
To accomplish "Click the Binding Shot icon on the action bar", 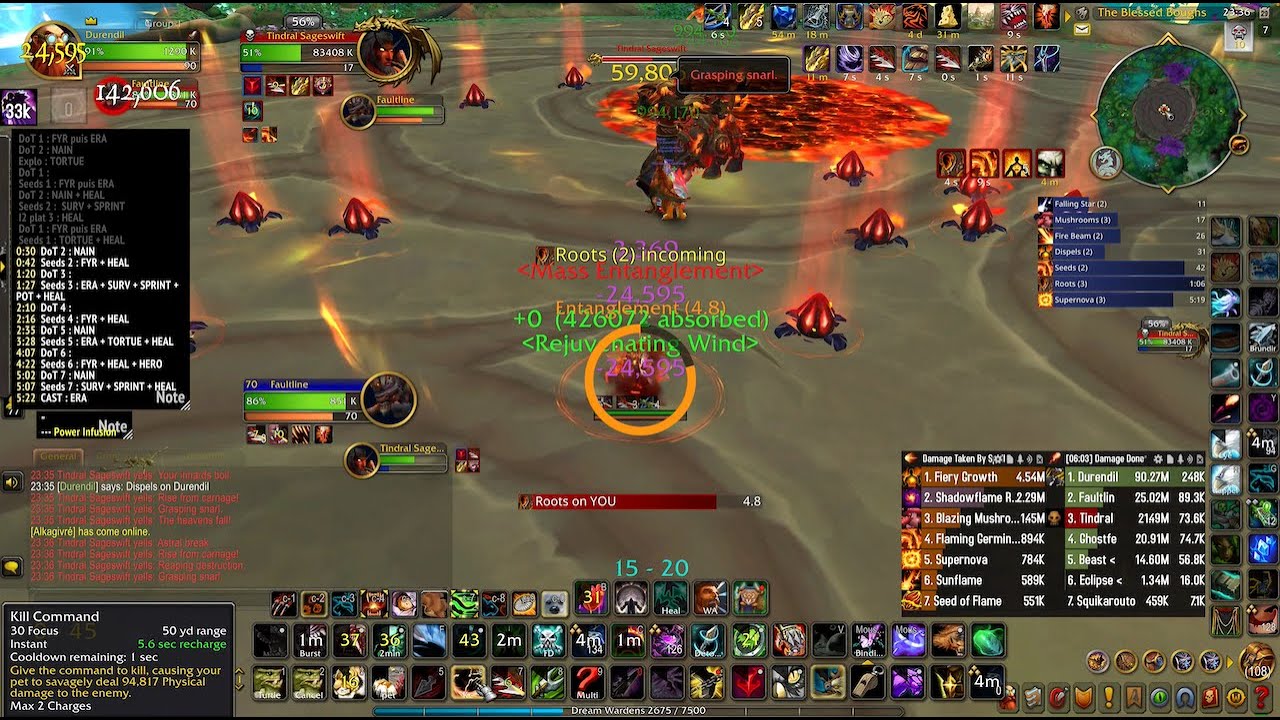I will [x=868, y=641].
